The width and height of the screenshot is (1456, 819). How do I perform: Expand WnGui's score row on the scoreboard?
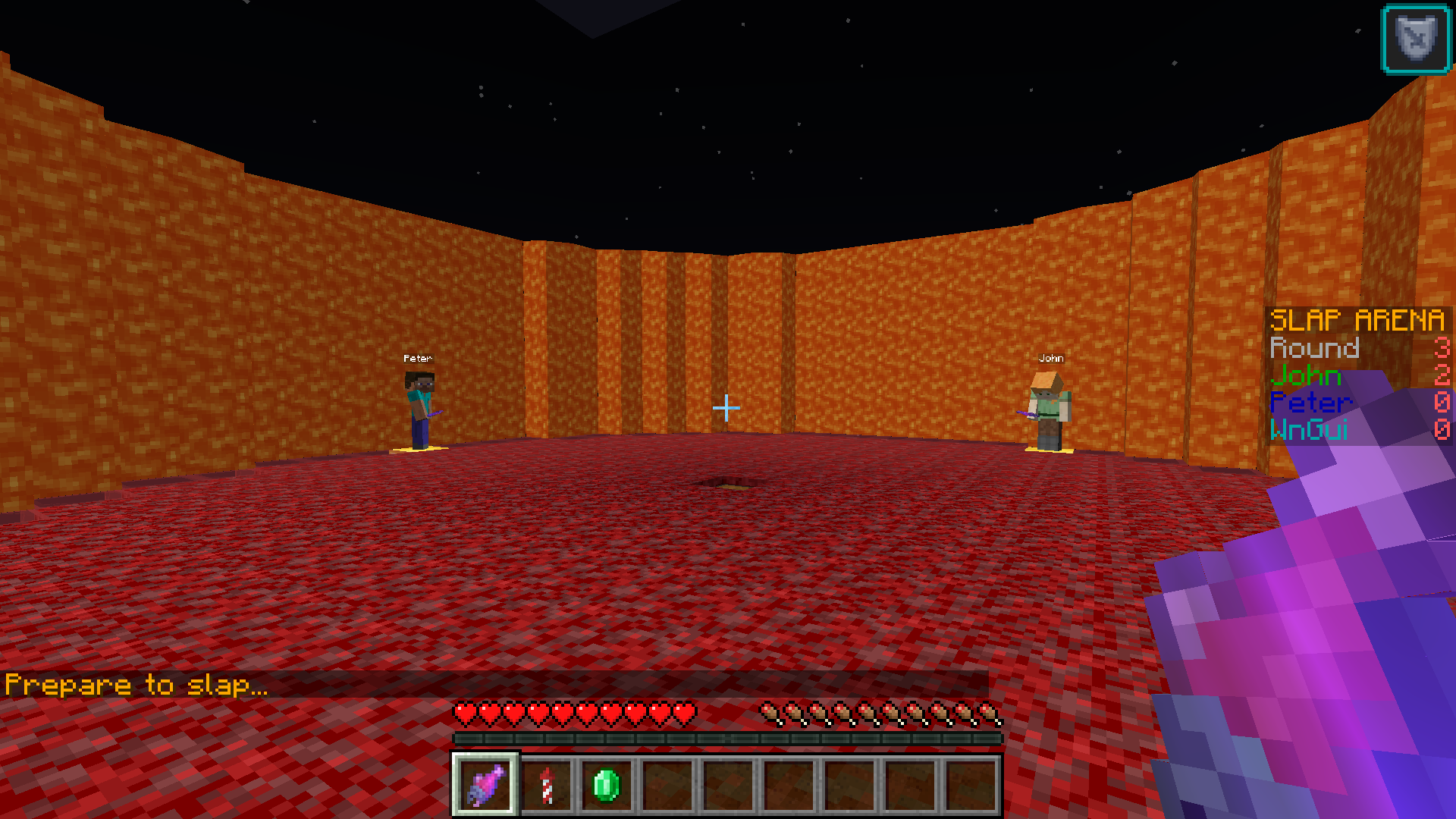(x=1310, y=430)
